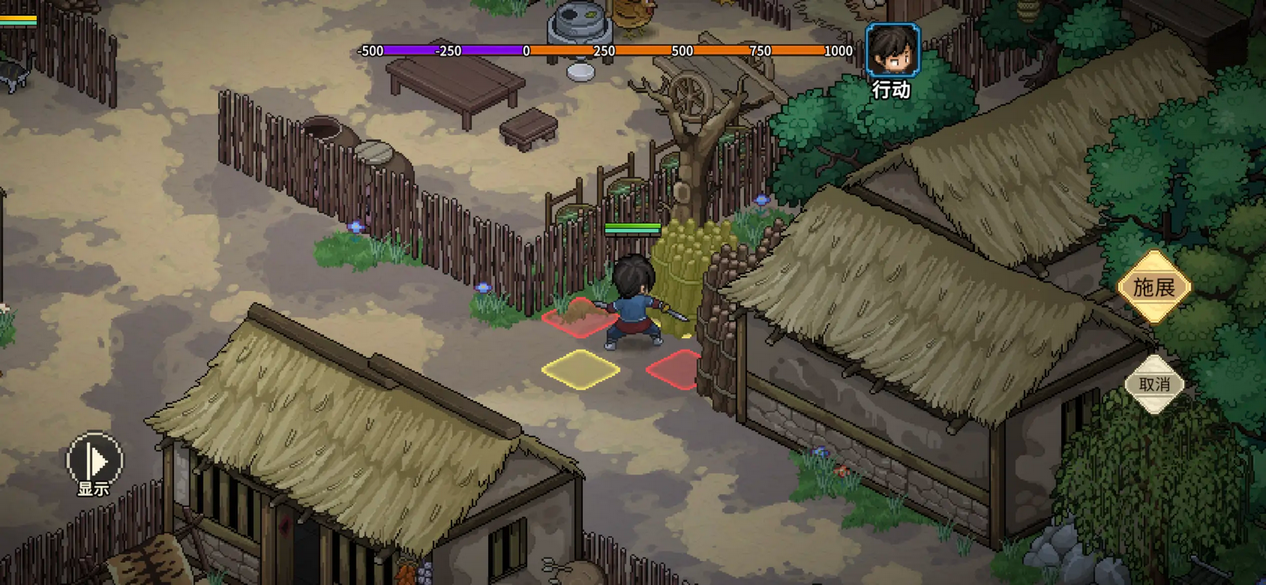Cancel the action with 取消

[x=1154, y=384]
